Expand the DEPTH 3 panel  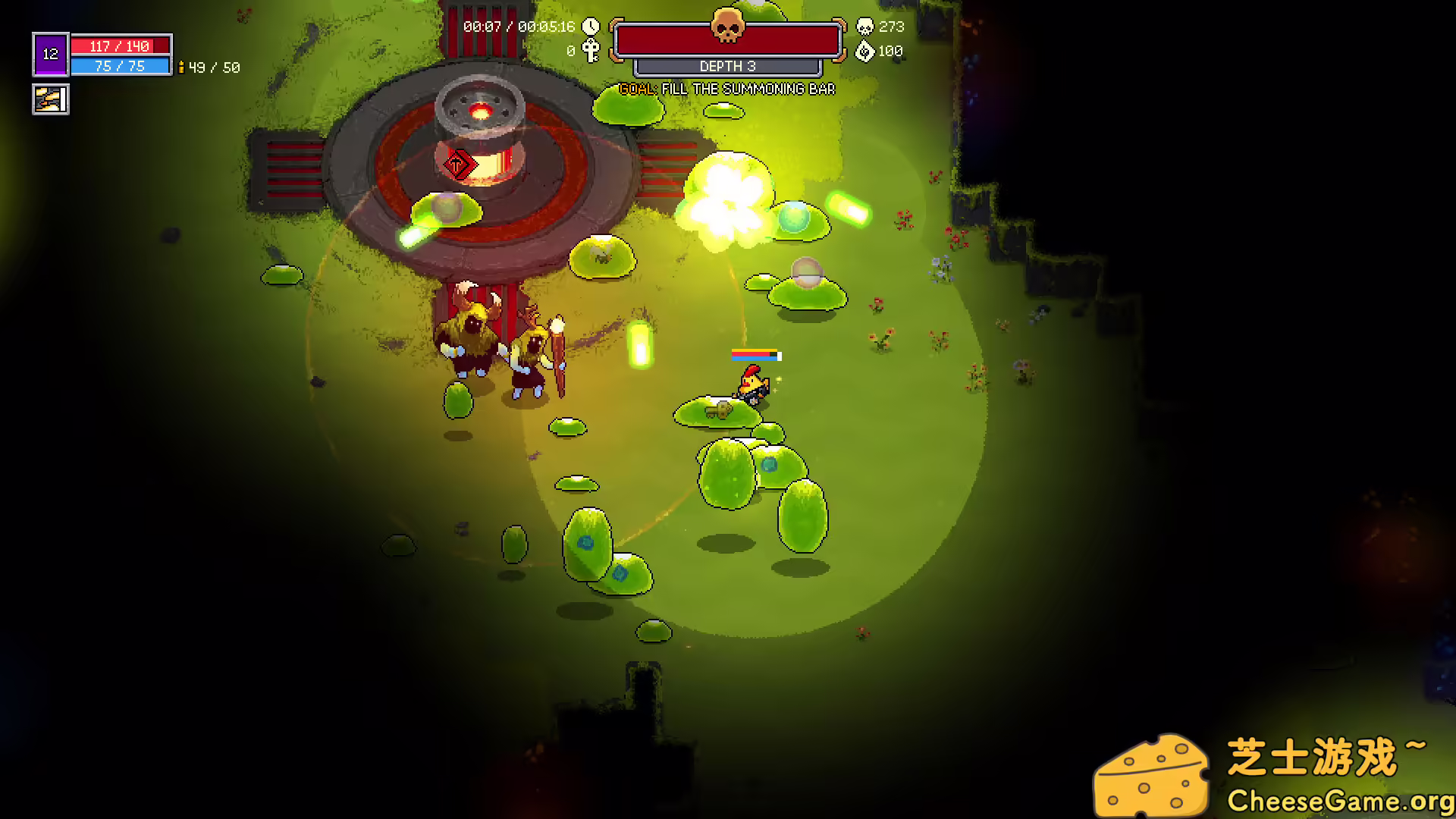click(730, 67)
